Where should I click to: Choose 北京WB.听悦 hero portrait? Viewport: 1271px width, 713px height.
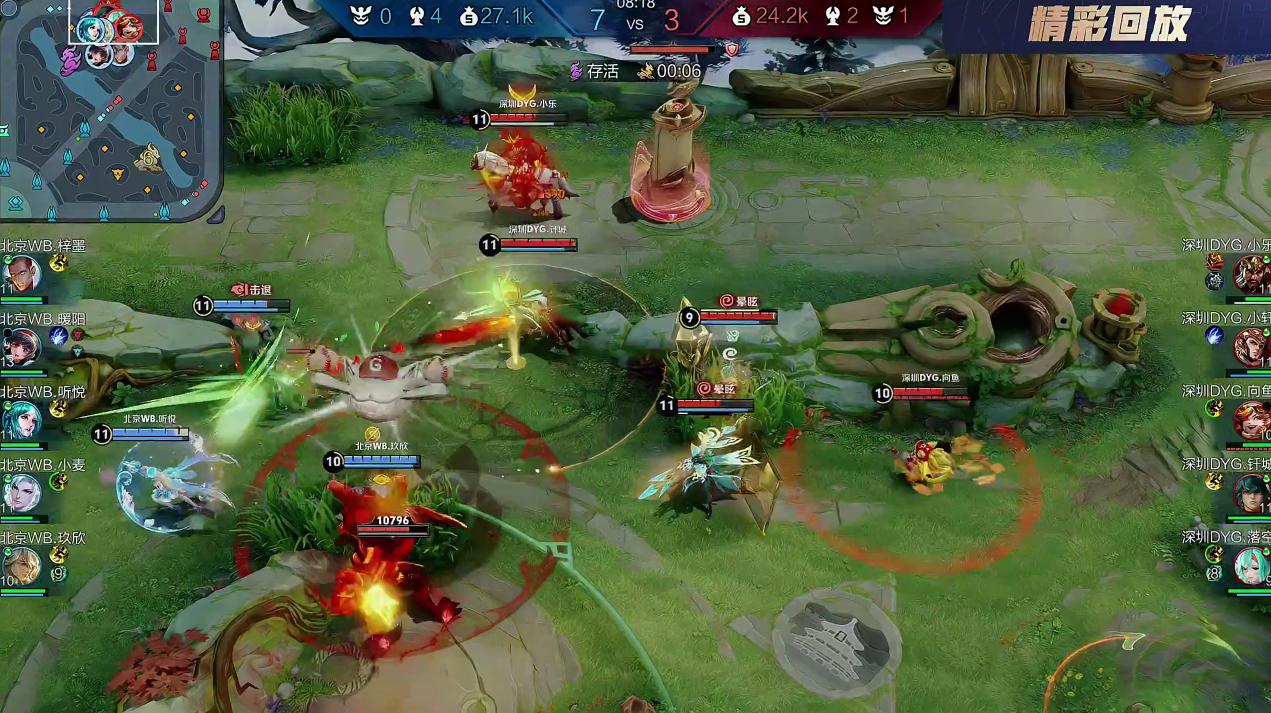(x=21, y=420)
